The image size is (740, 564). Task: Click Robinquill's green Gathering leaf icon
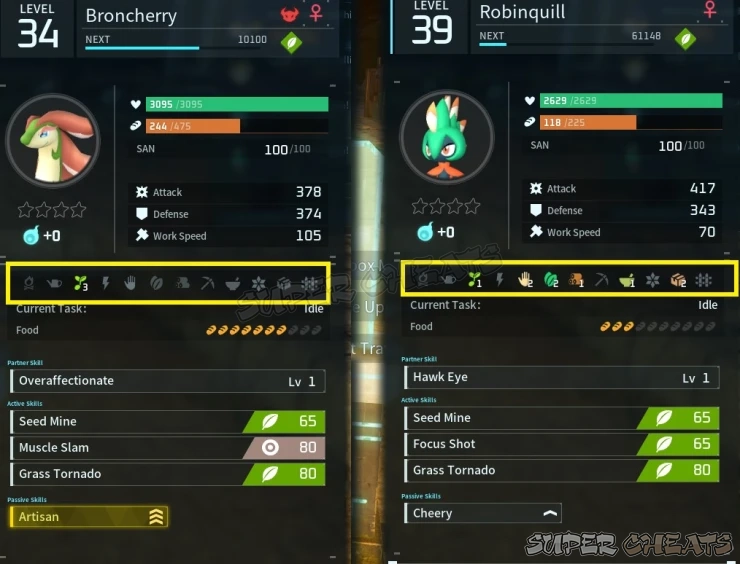tap(549, 281)
